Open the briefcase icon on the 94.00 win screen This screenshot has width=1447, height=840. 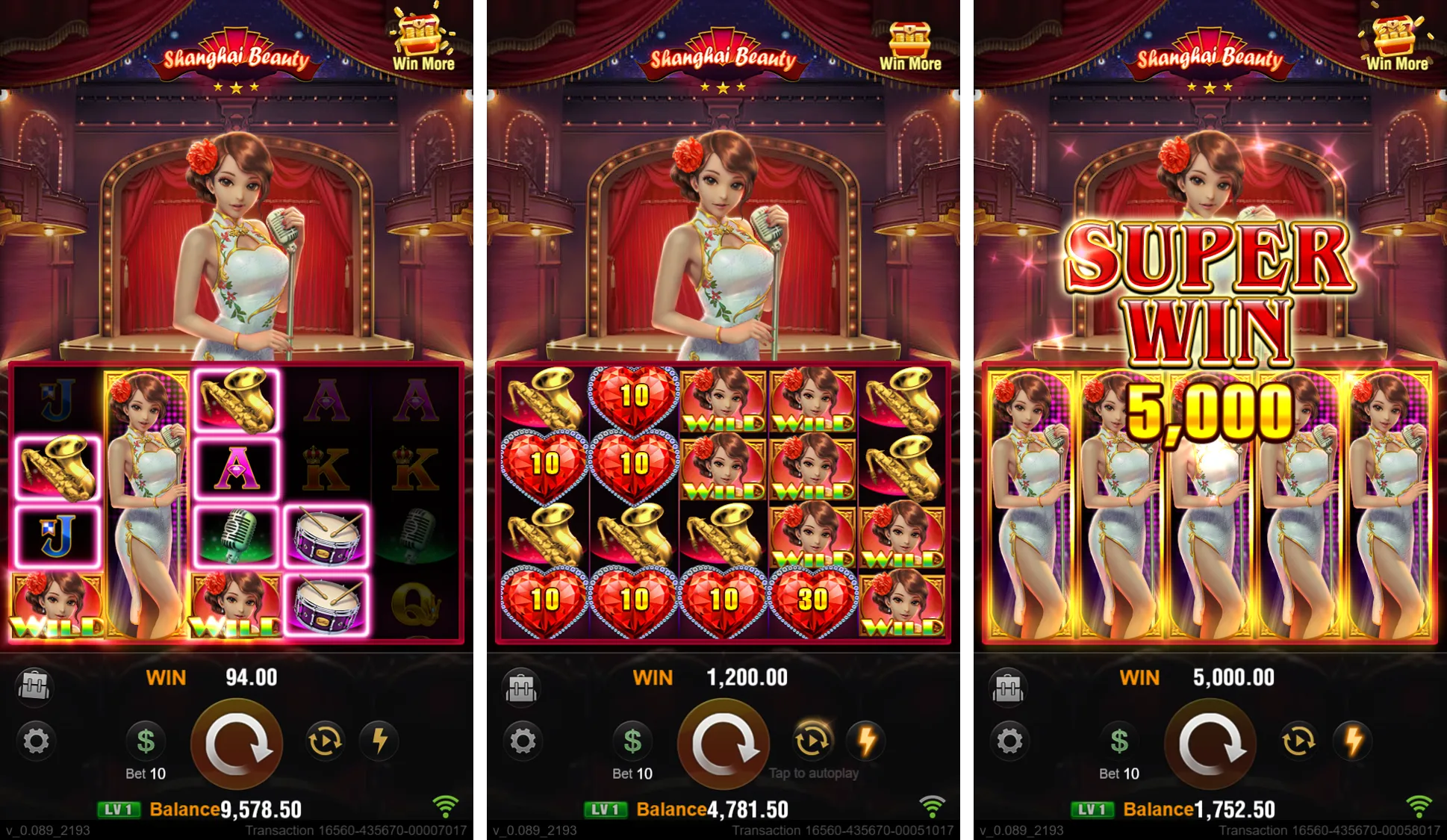[x=34, y=685]
